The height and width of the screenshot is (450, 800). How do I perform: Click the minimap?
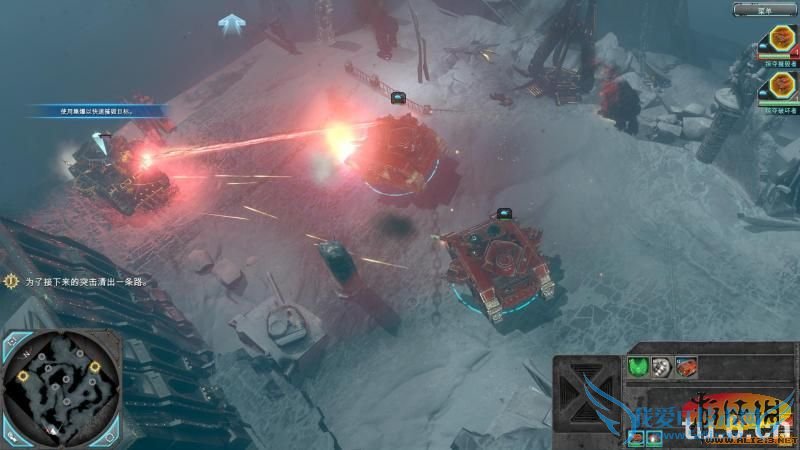pos(60,388)
